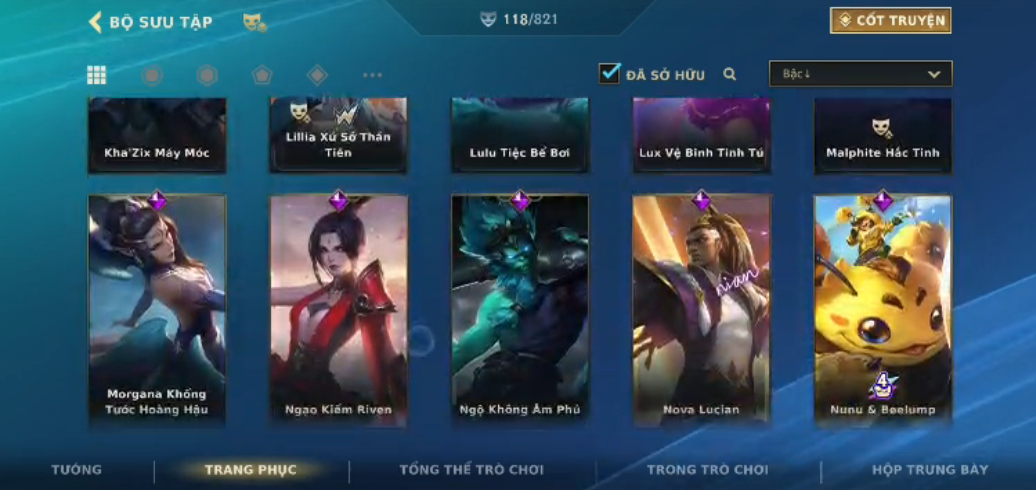
Task: Select the Nova Lucian skin card
Action: (x=701, y=310)
